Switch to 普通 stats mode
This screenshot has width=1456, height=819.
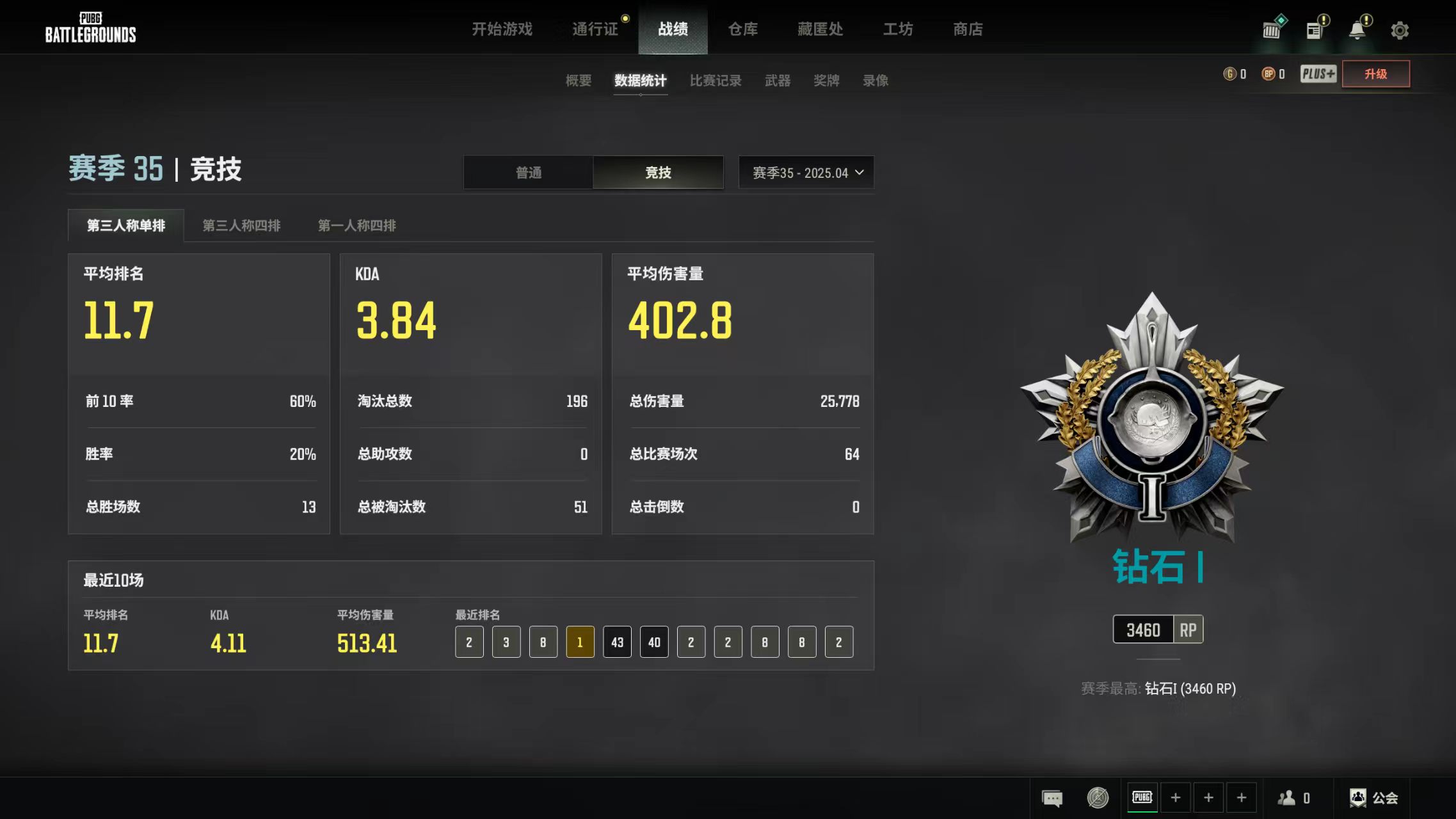[527, 172]
